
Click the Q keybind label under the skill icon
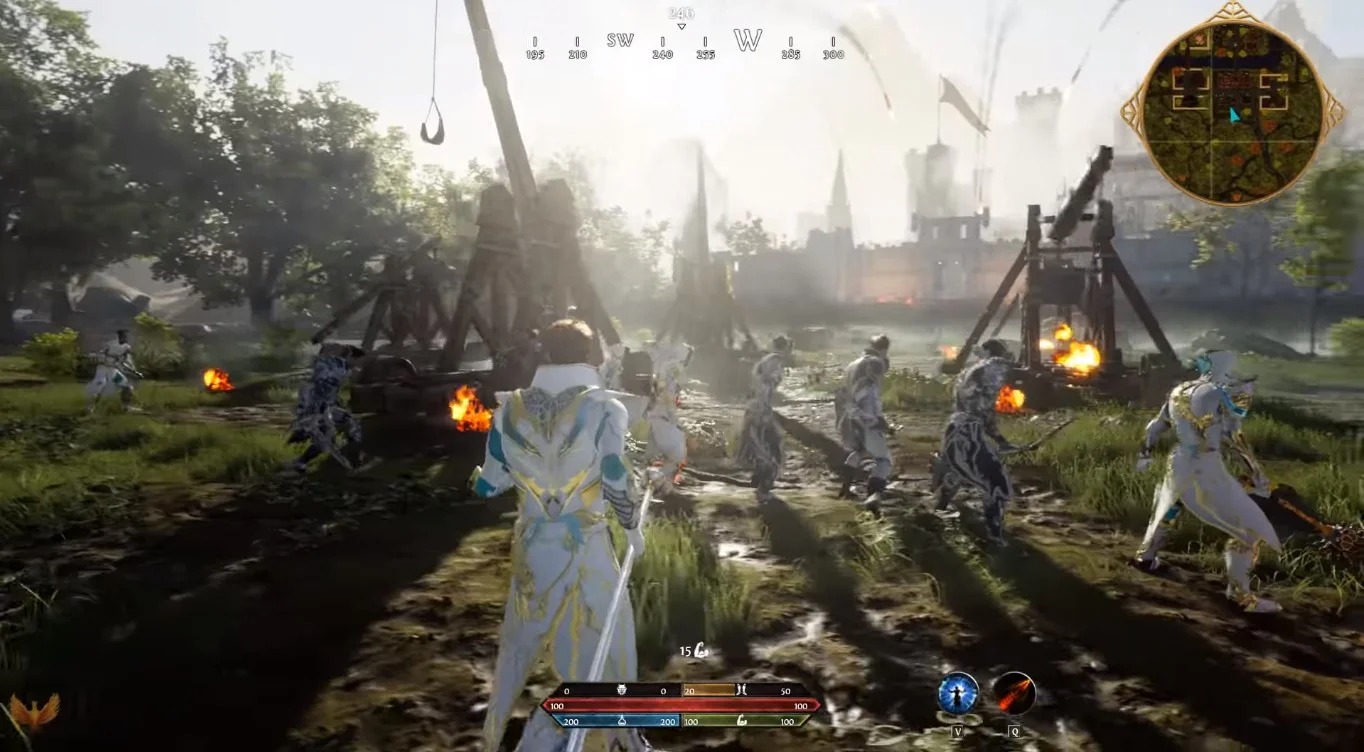tap(1015, 731)
